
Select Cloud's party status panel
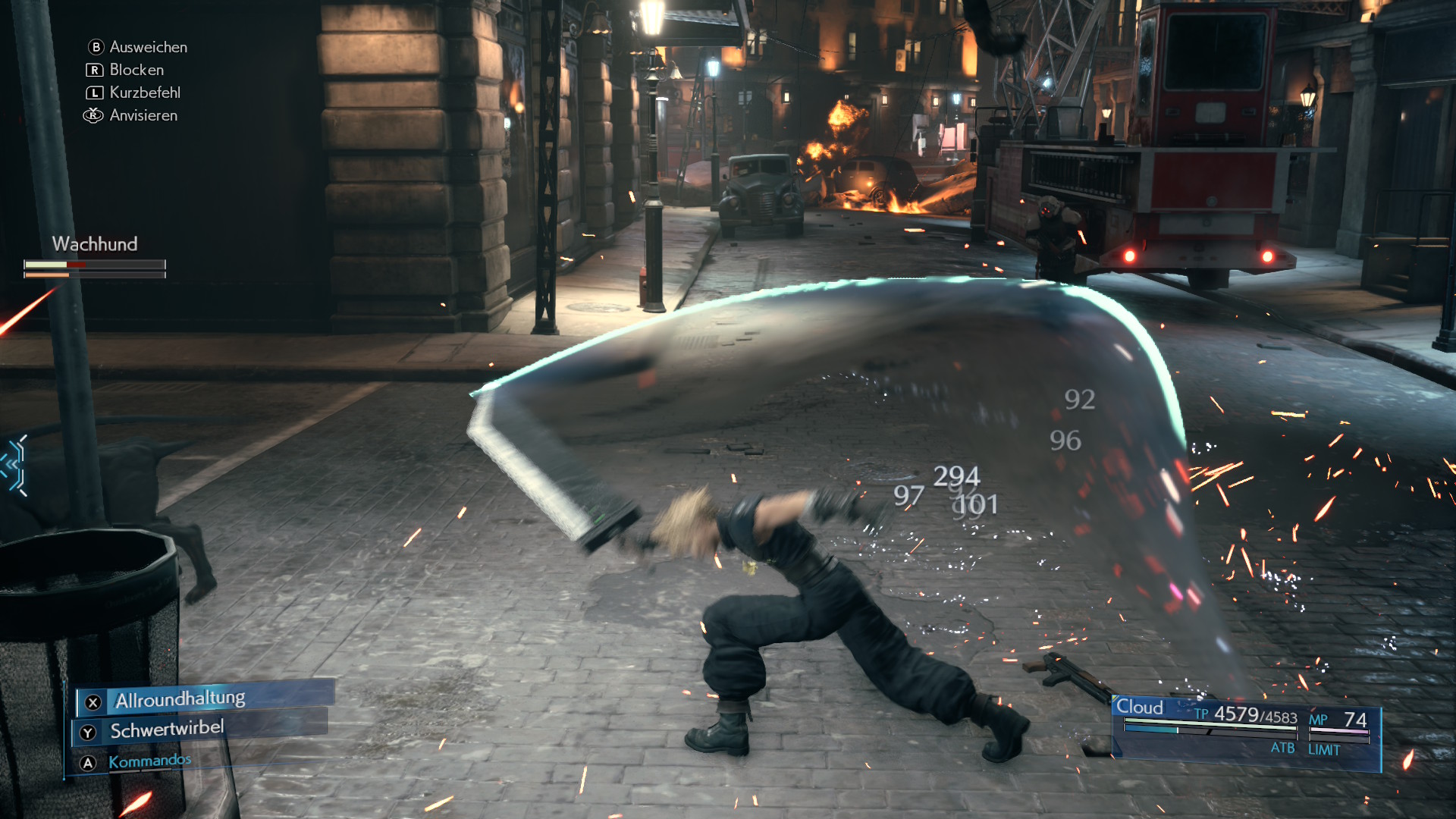pos(1245,731)
